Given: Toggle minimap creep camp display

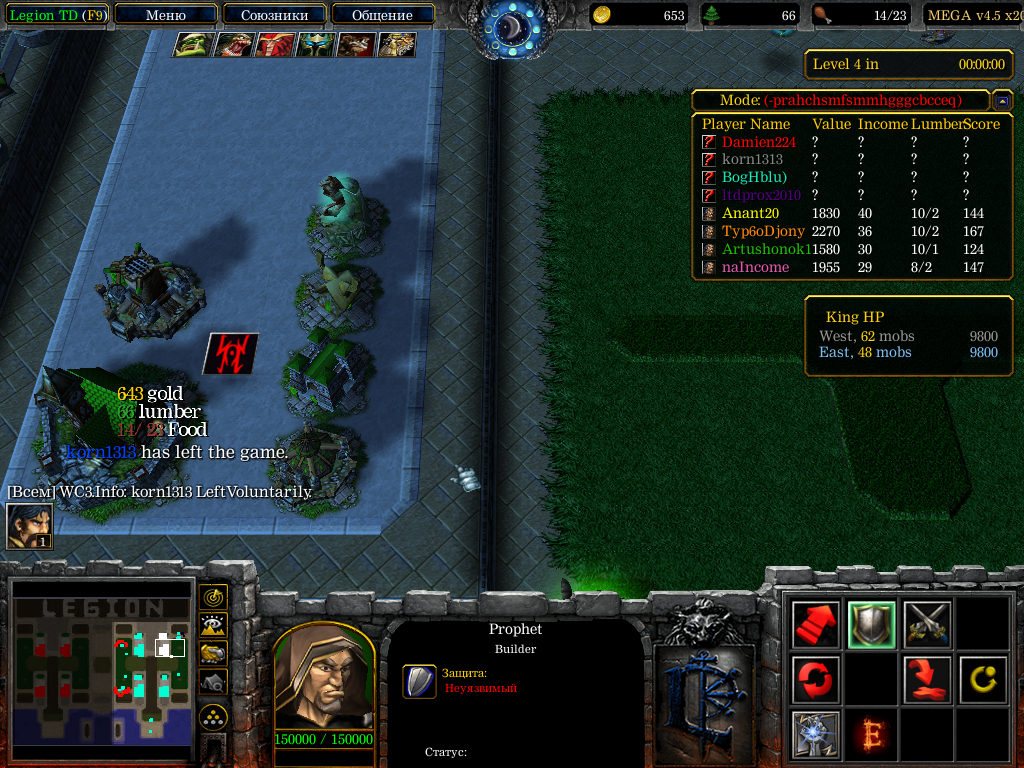Looking at the screenshot, I should pos(213,682).
